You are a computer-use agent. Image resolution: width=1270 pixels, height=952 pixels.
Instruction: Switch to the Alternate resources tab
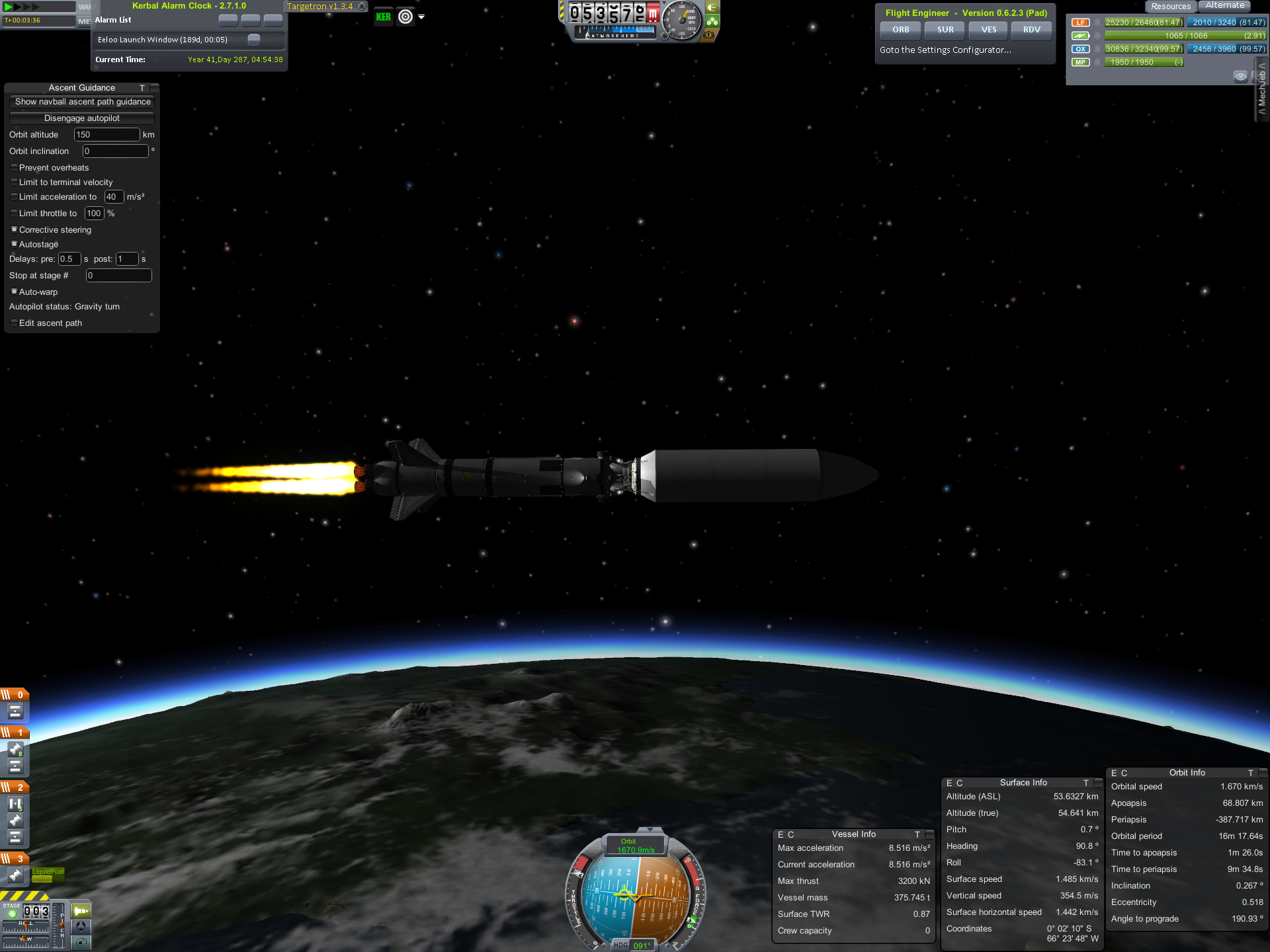pos(1224,6)
